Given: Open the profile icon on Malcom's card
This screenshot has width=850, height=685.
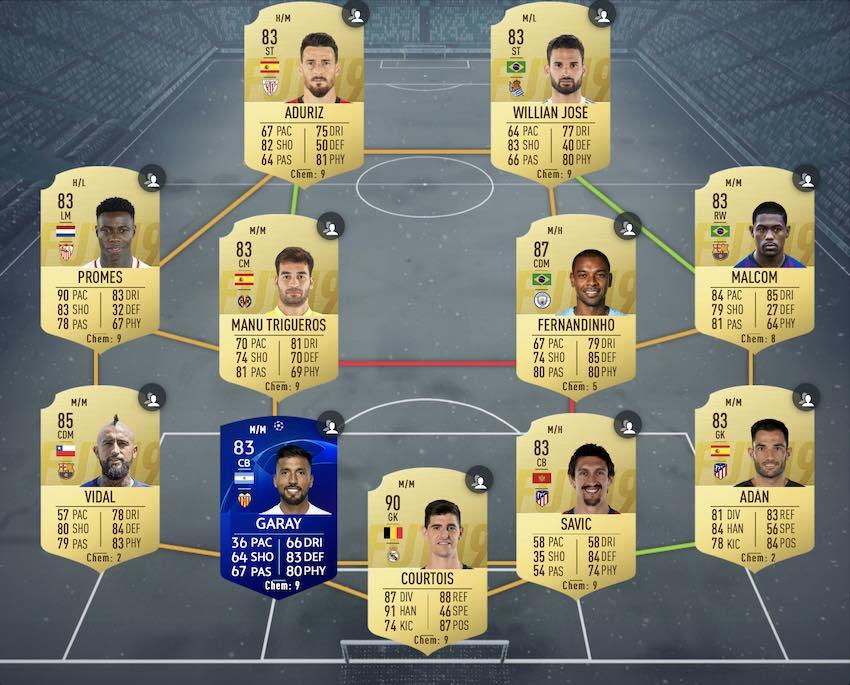Looking at the screenshot, I should pyautogui.click(x=806, y=180).
